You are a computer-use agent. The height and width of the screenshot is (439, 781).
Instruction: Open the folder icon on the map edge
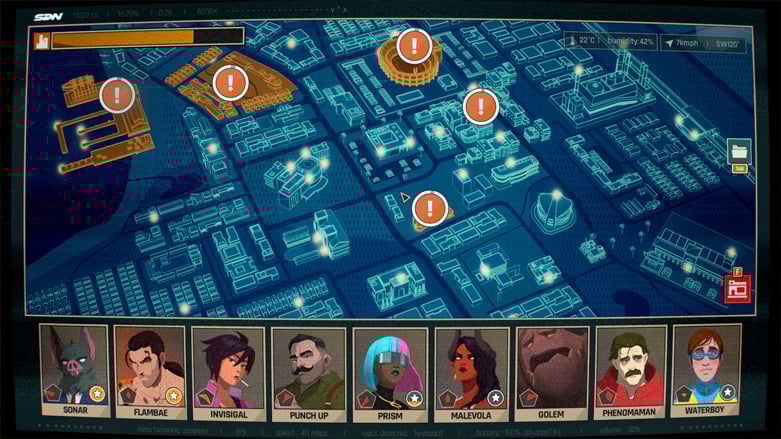[x=739, y=152]
